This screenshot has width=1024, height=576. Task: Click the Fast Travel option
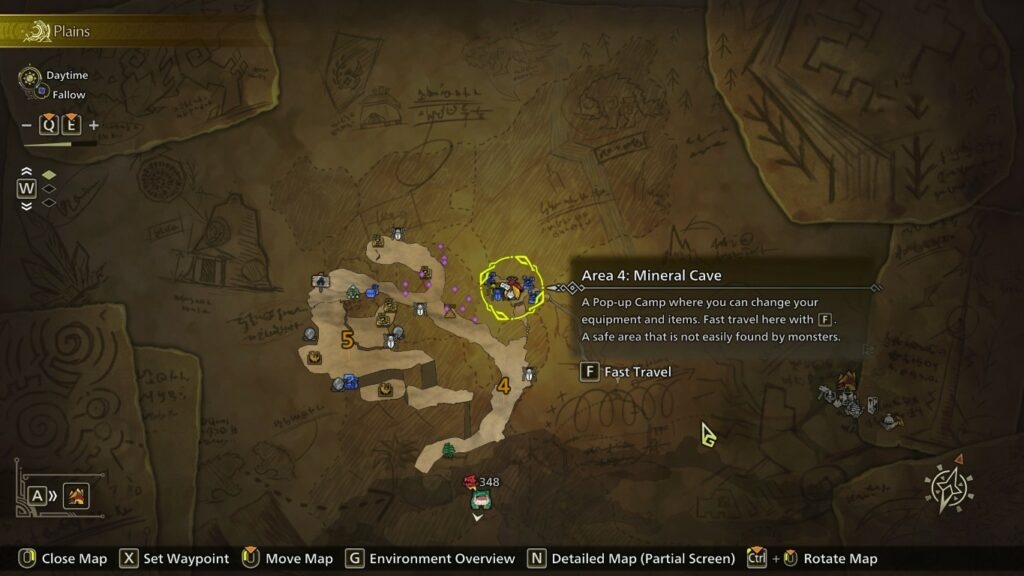click(x=626, y=372)
